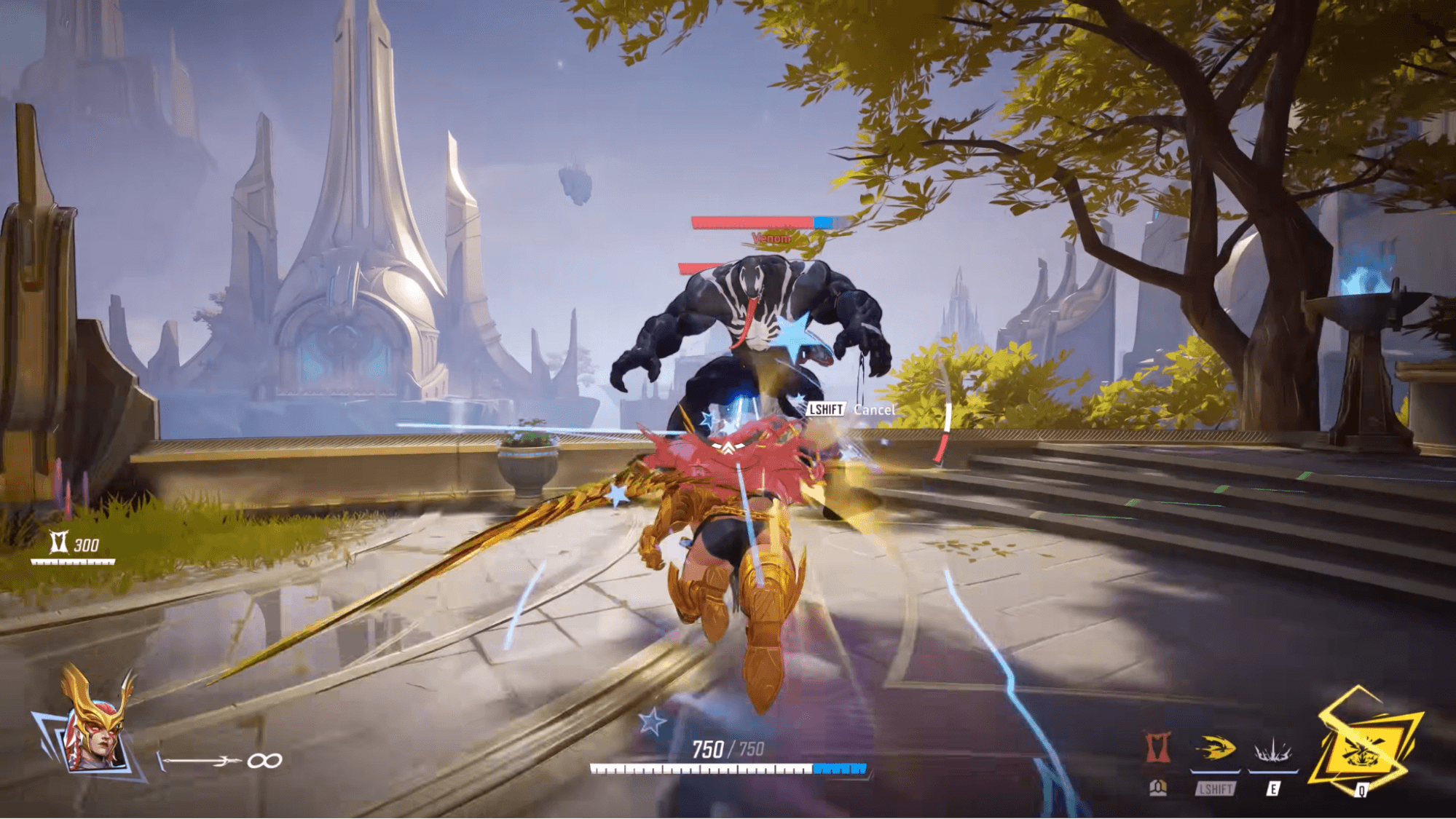Click the winged-helmet hero portrait
1456x819 pixels.
click(x=93, y=726)
